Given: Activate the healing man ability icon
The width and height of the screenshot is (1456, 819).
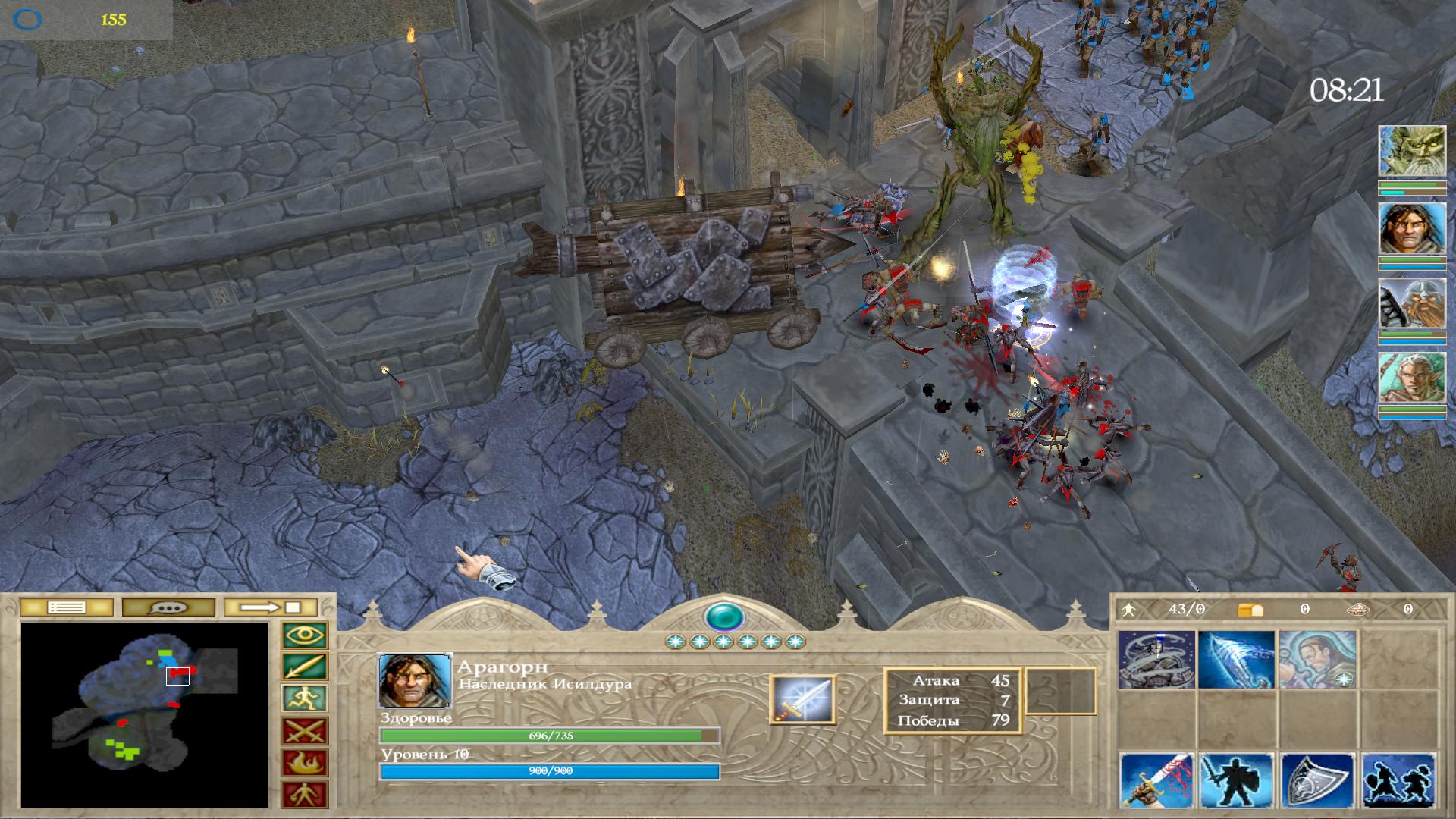Looking at the screenshot, I should 1316,660.
